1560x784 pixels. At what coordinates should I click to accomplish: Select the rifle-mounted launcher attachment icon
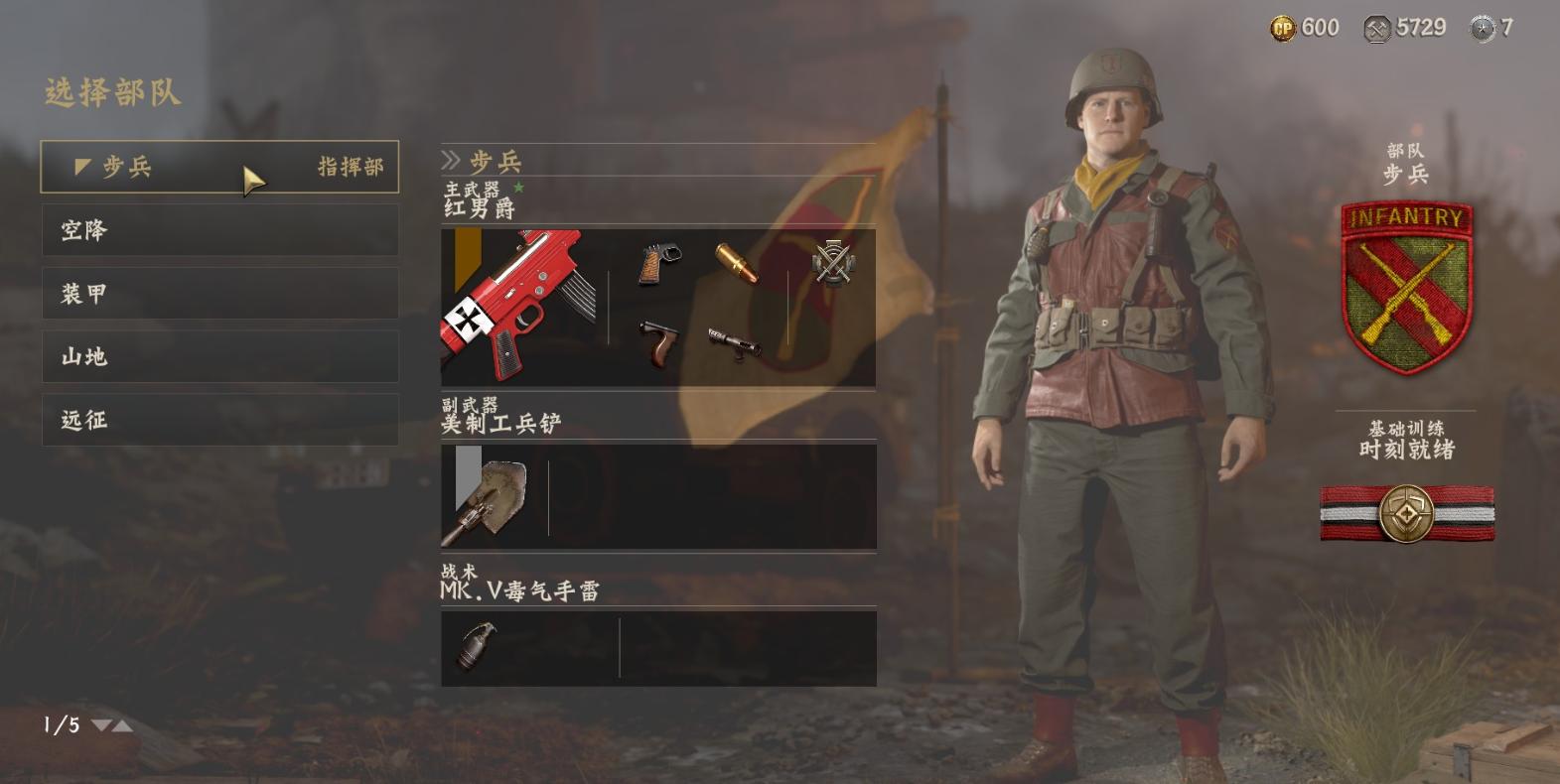[x=735, y=343]
